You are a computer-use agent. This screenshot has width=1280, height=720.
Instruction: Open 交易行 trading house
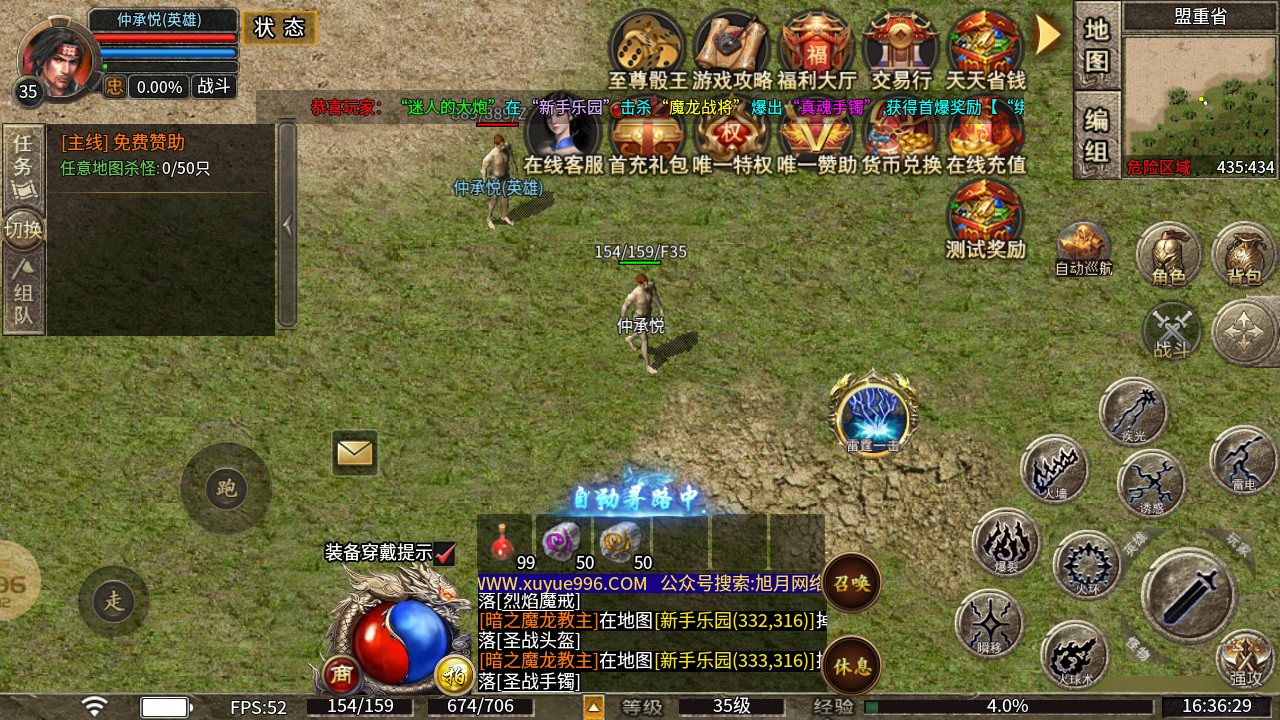(901, 48)
